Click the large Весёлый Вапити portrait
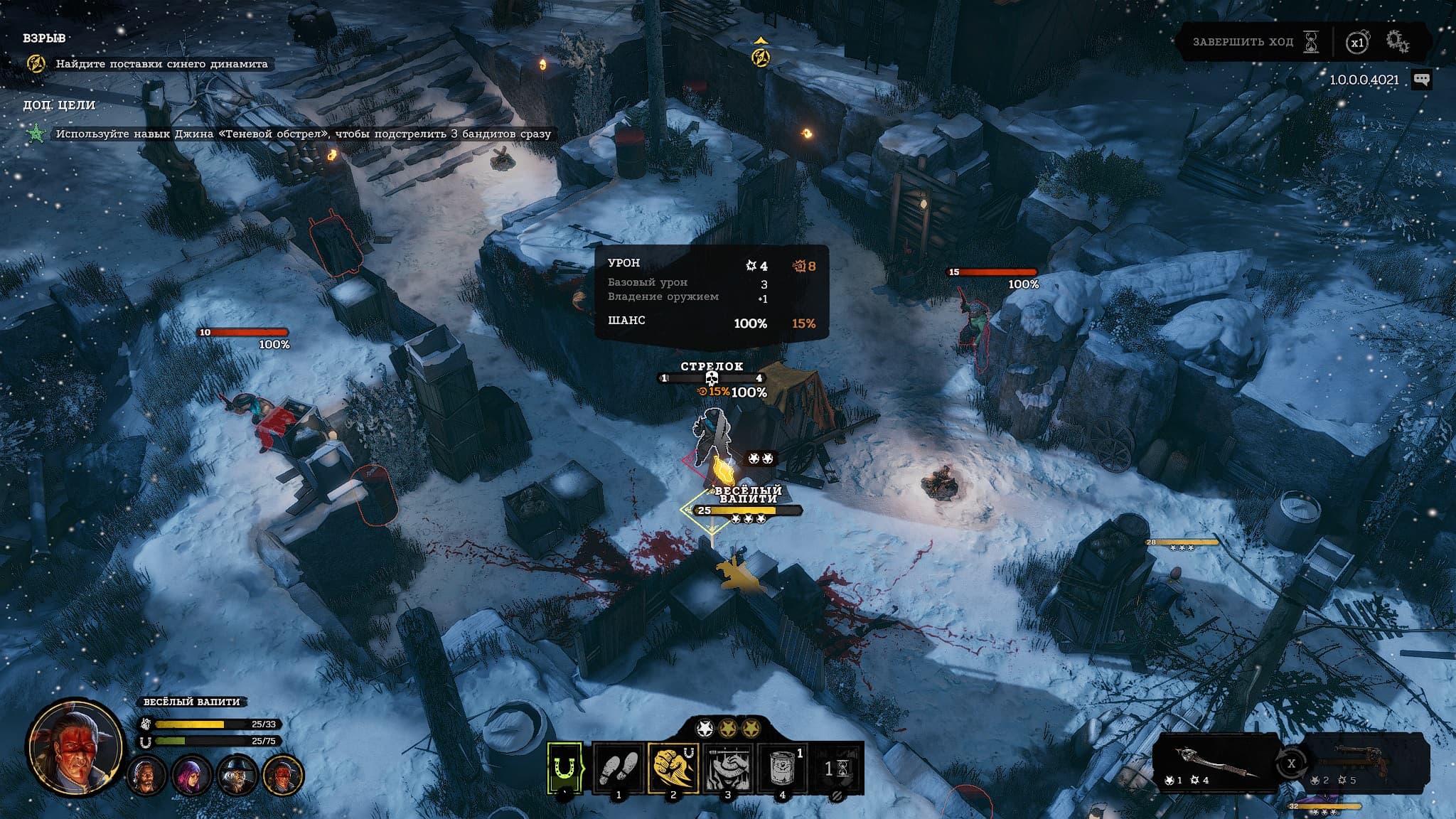This screenshot has width=1456, height=819. click(72, 746)
